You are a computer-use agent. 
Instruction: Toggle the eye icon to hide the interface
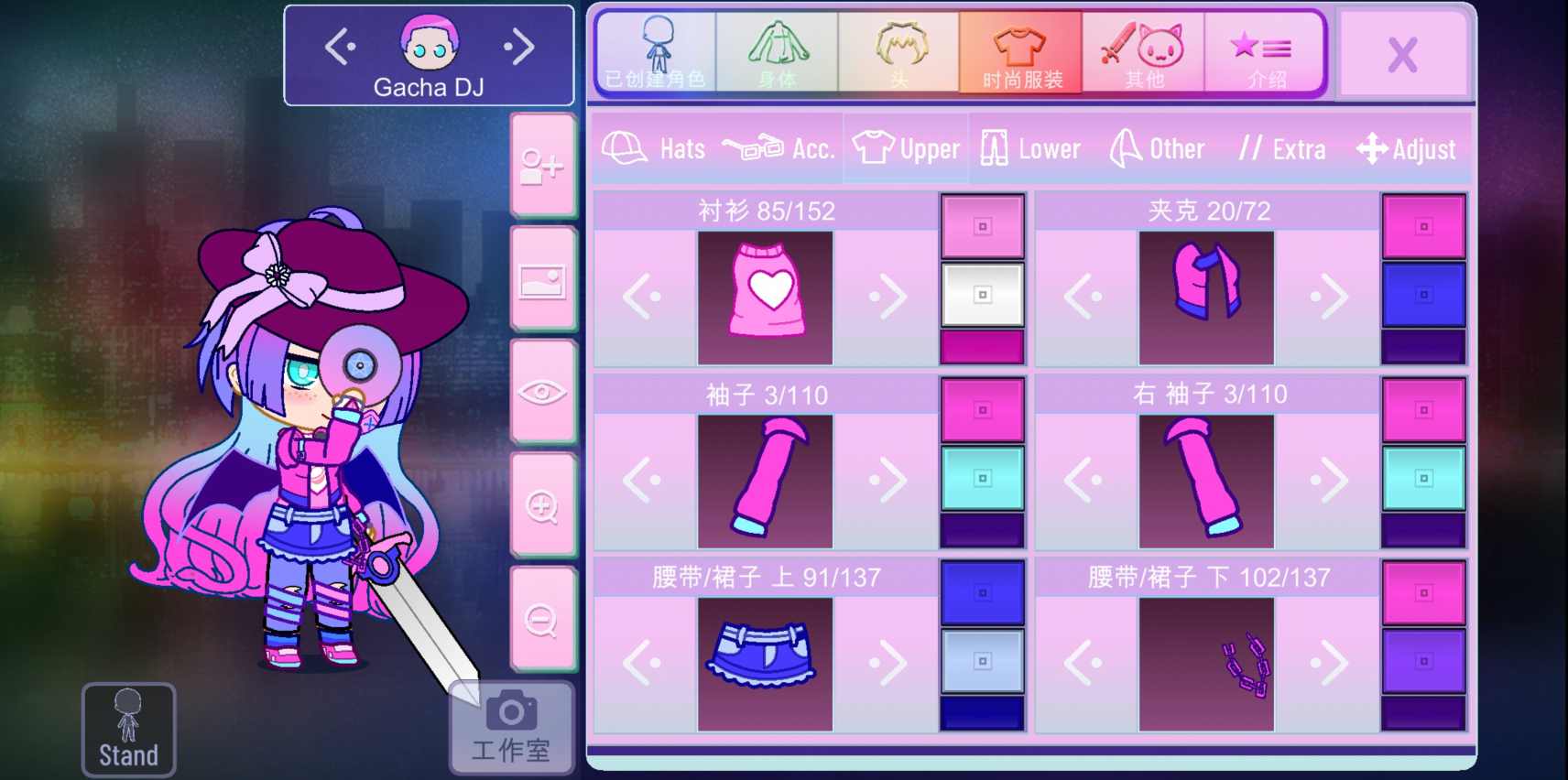[x=543, y=393]
